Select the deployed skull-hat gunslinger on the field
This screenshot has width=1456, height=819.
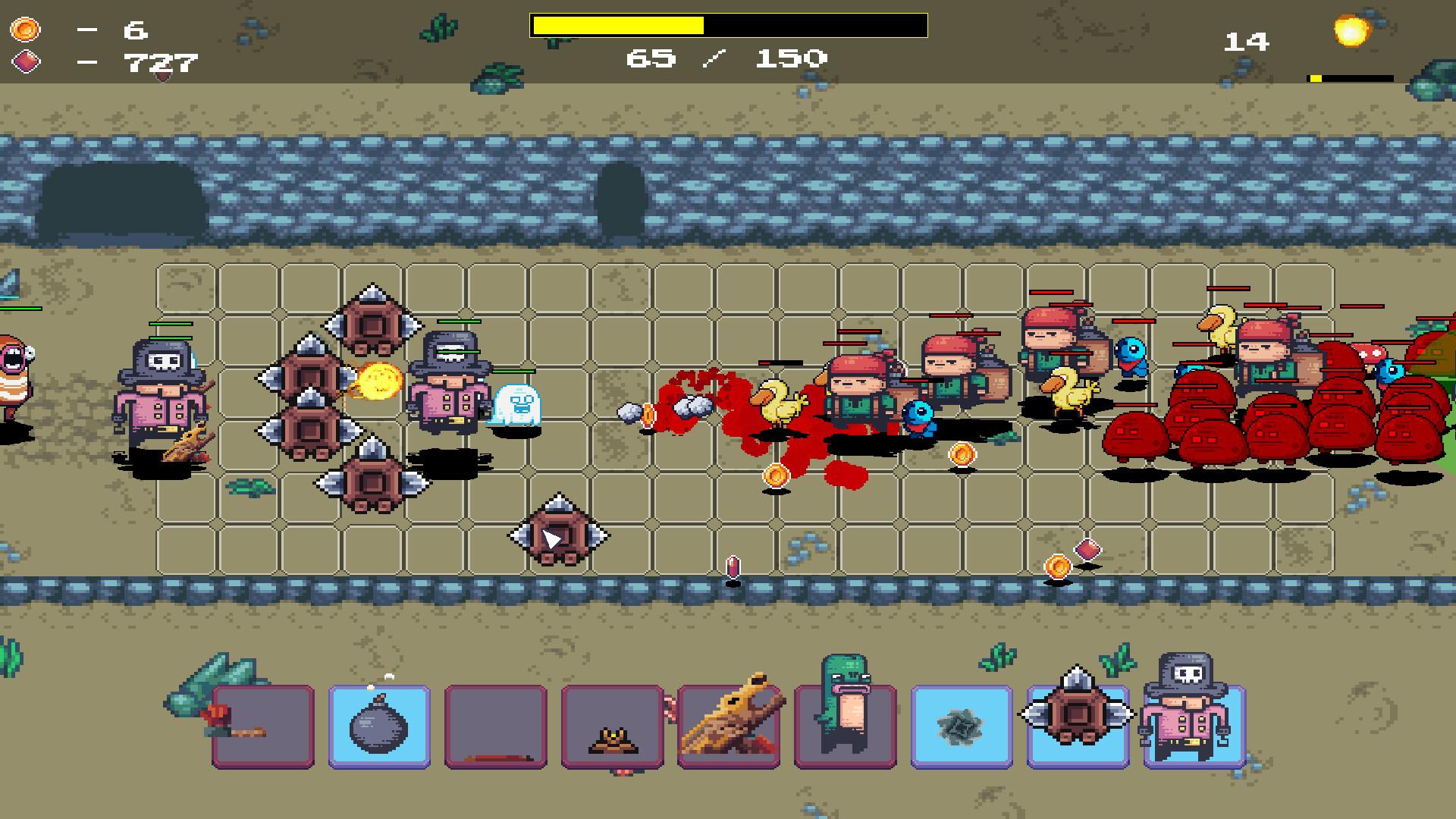(161, 394)
